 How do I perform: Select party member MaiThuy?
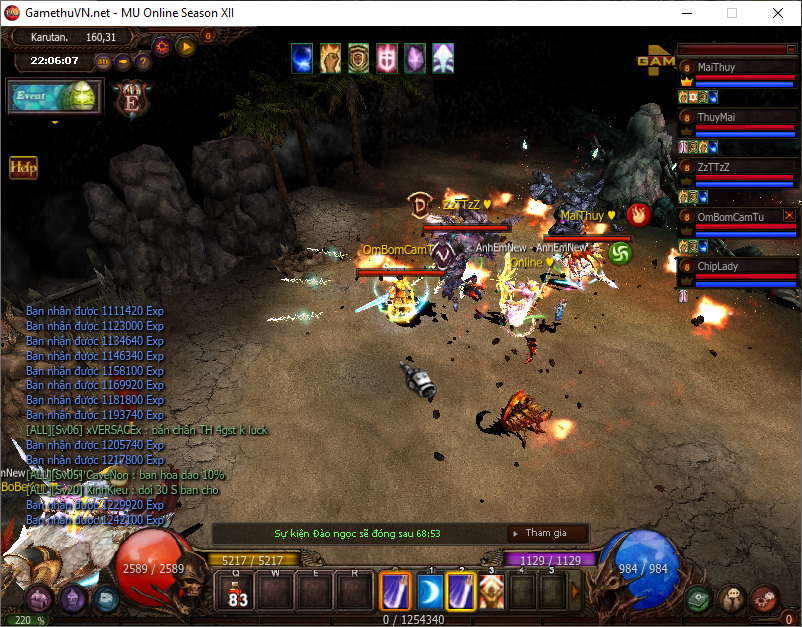735,67
